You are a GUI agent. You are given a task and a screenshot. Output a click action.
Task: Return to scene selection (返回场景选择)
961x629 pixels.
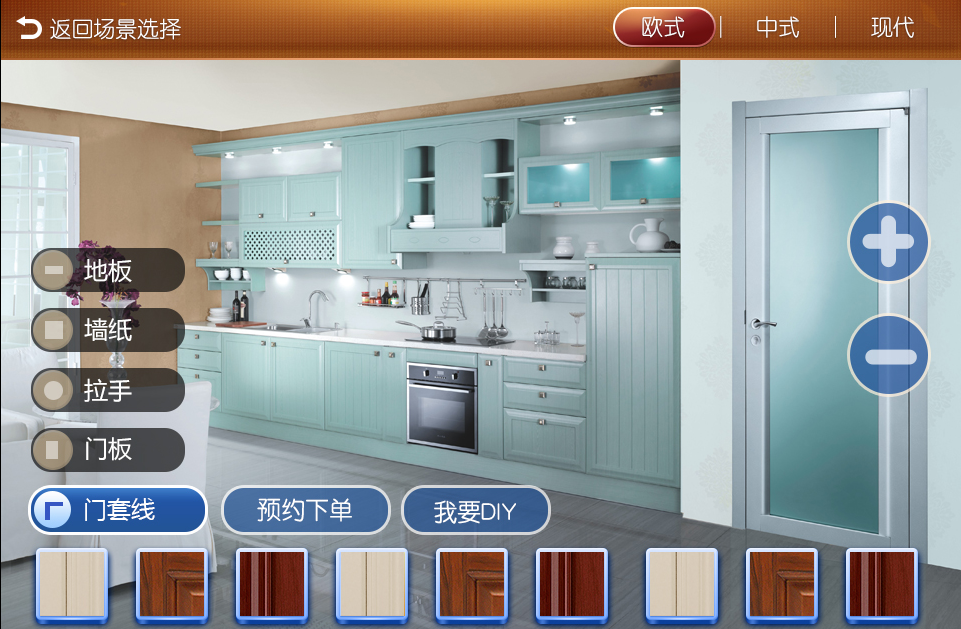click(x=98, y=28)
